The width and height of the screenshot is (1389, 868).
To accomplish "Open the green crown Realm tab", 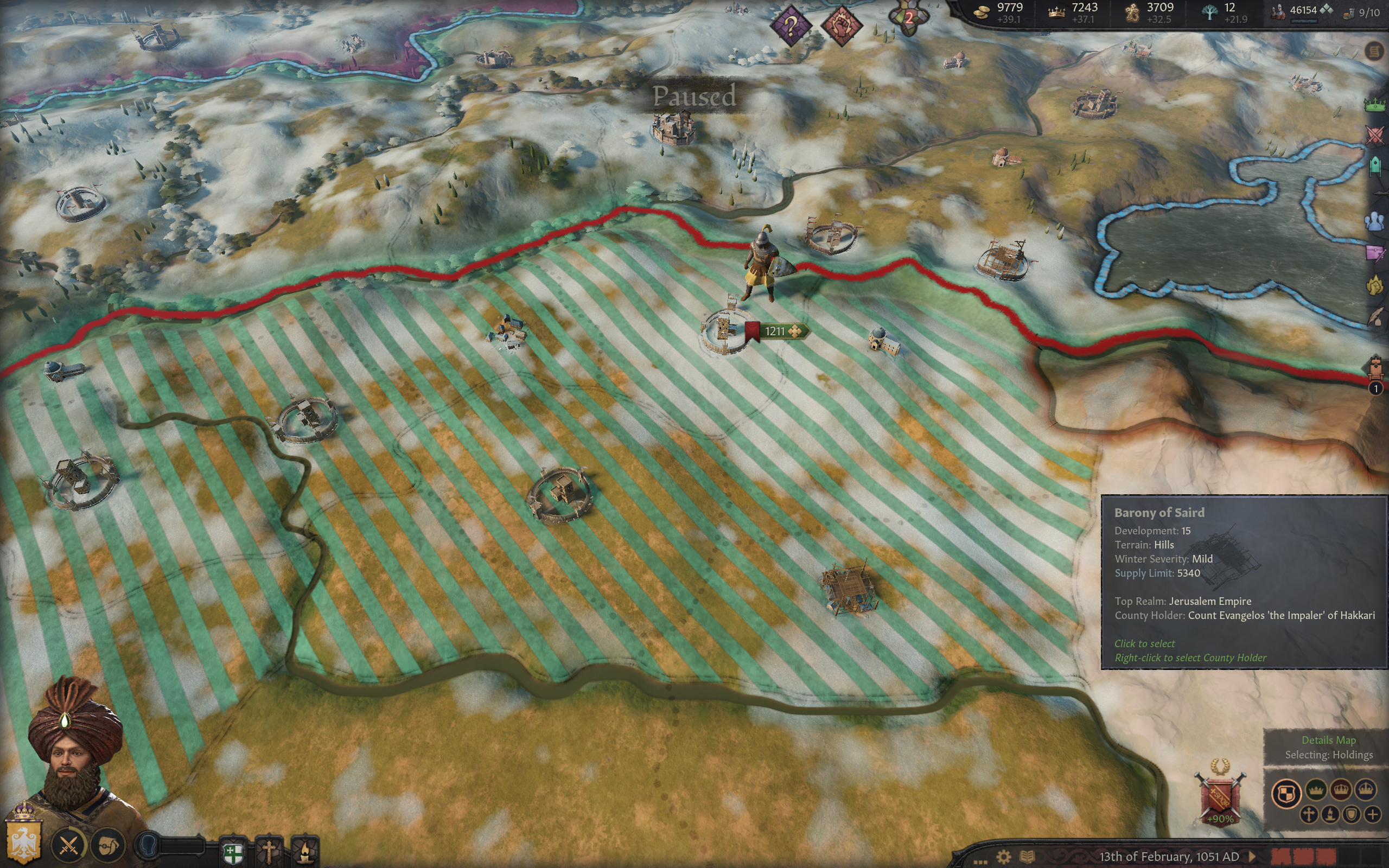I will coord(1375,104).
